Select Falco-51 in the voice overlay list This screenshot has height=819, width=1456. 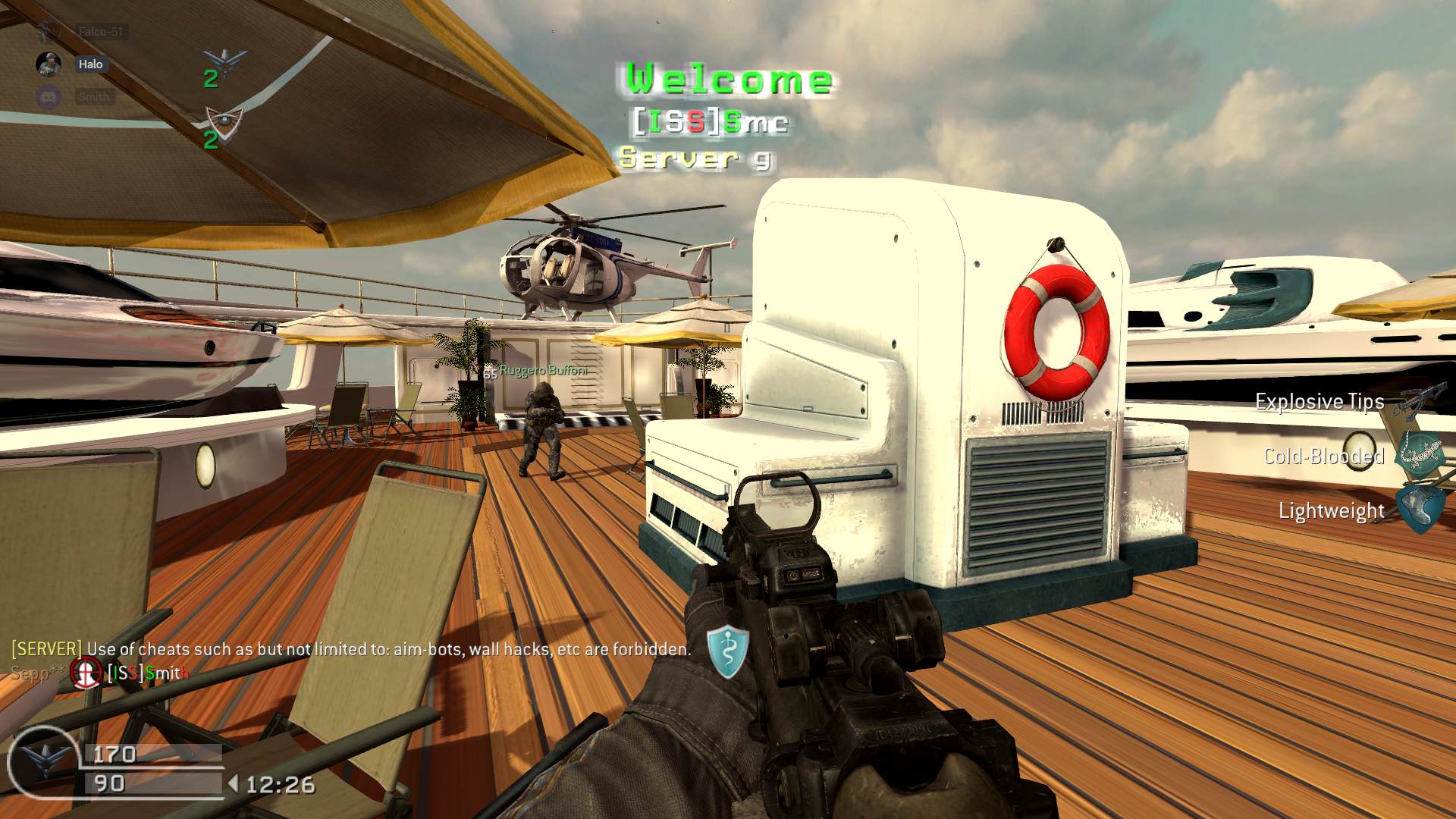coord(100,32)
